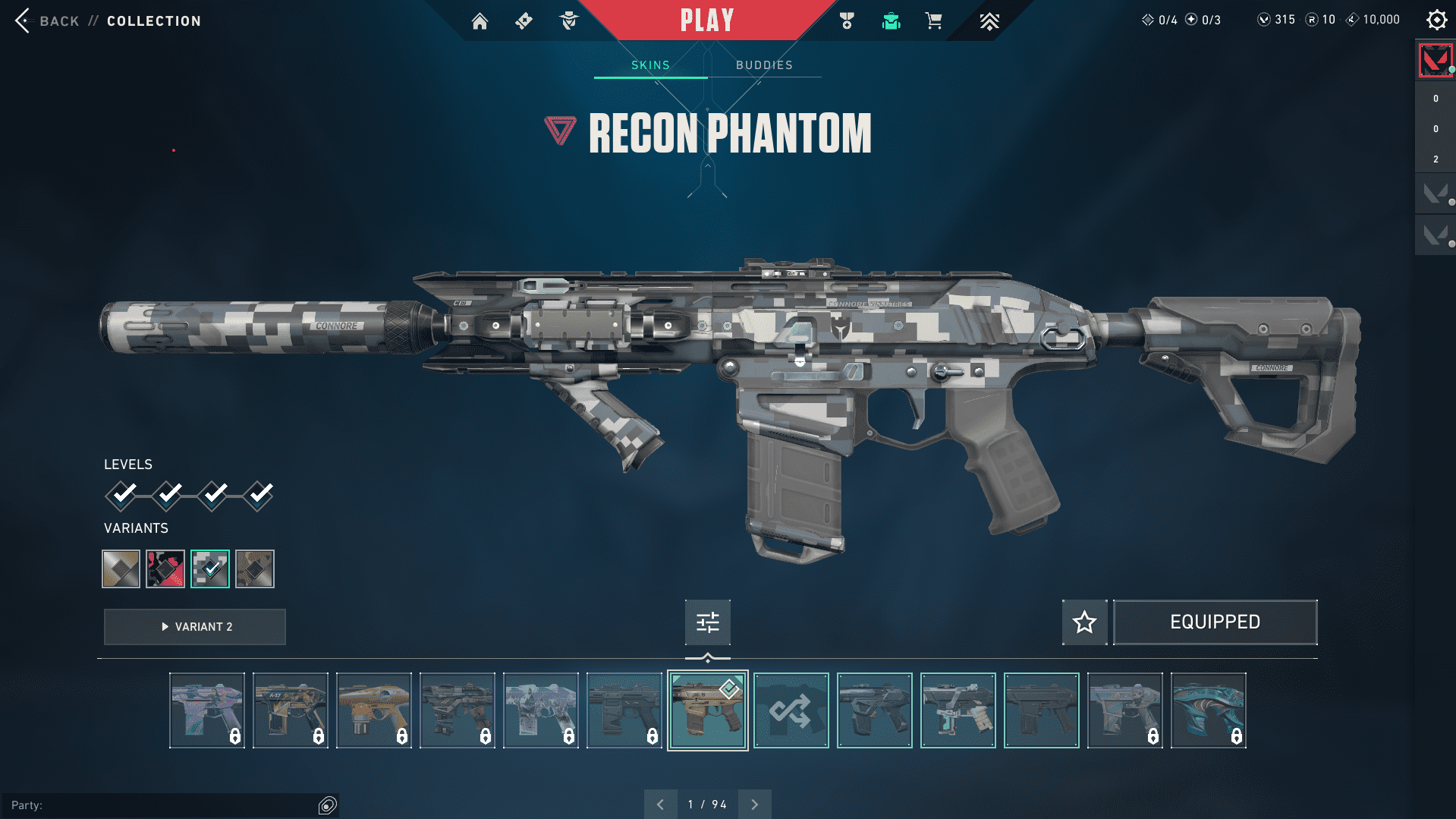Favorite this skin with the star

(x=1084, y=622)
